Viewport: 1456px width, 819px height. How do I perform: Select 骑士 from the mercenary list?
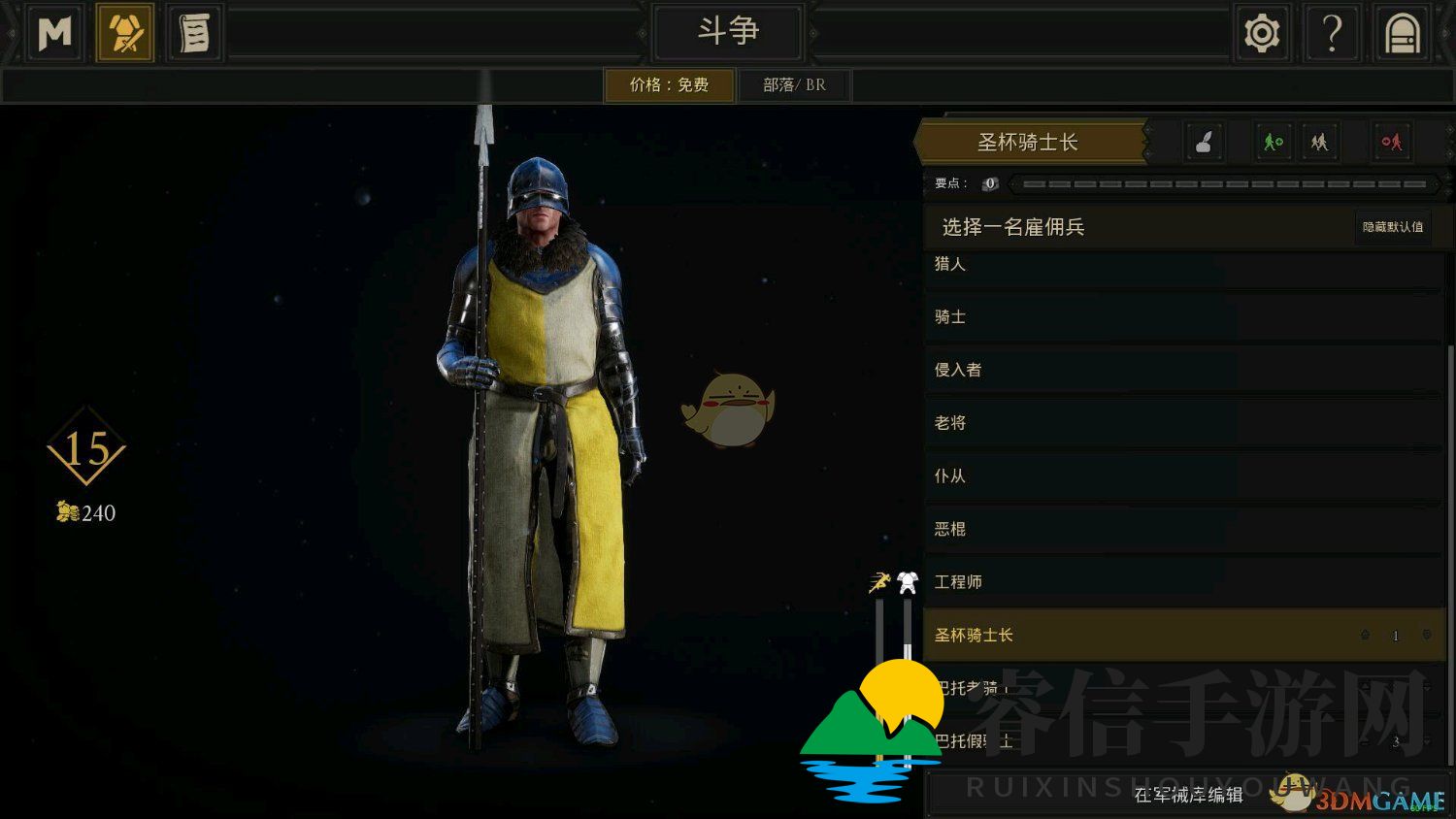point(1068,317)
